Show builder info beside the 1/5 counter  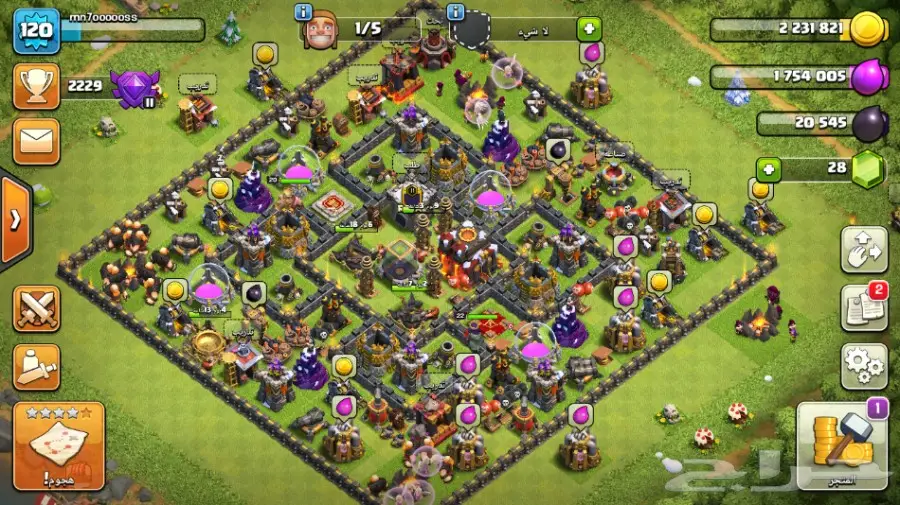coord(304,12)
